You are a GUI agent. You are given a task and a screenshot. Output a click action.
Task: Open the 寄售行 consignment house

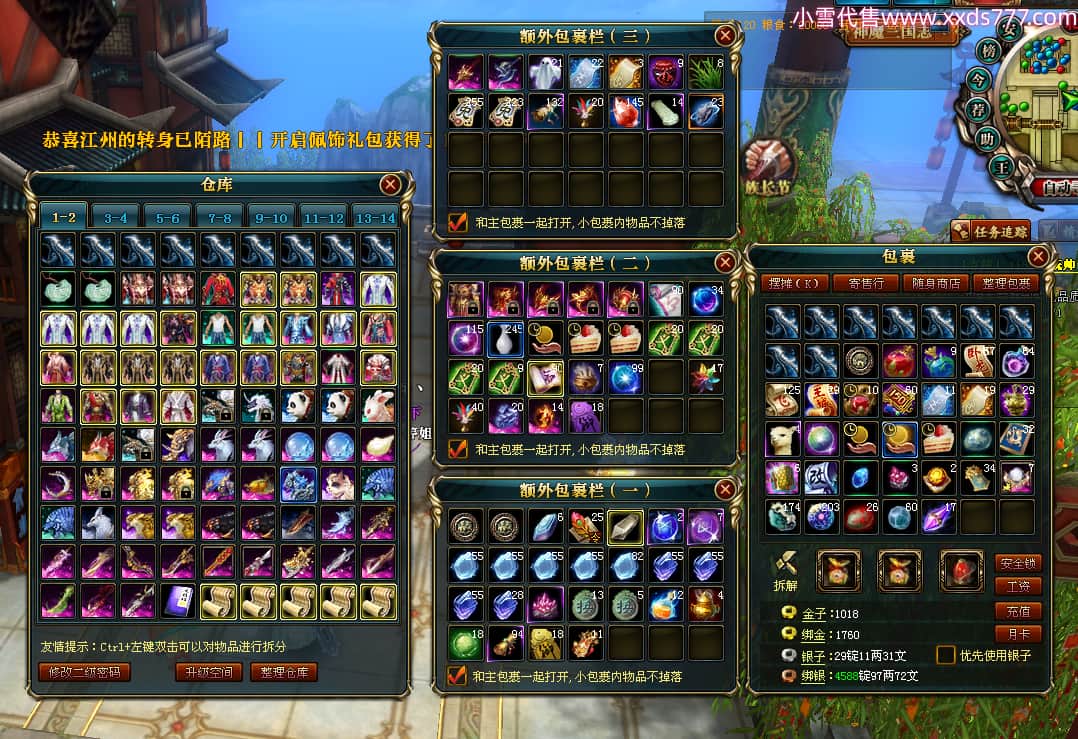click(x=865, y=283)
